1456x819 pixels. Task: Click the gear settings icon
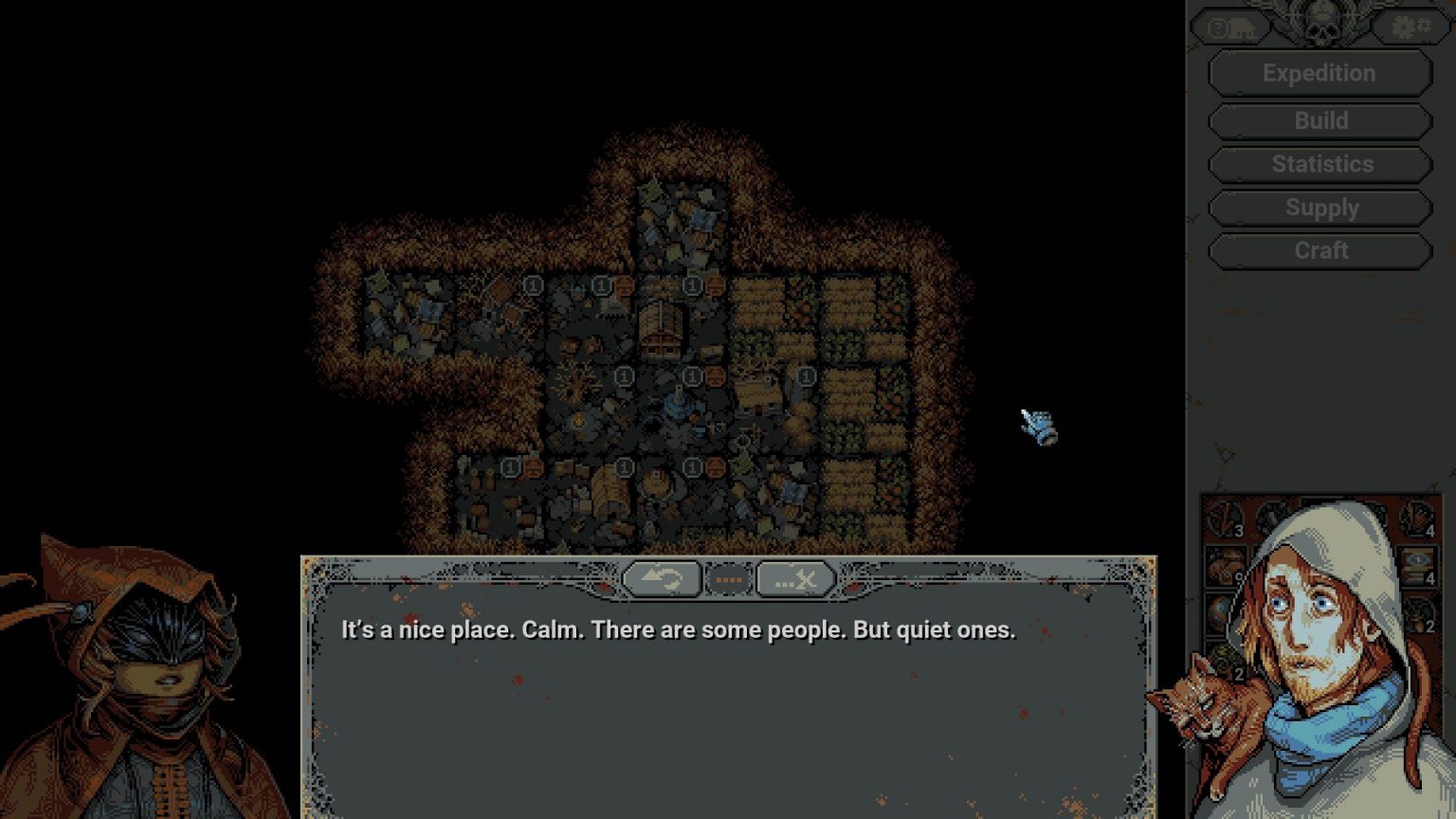[x=1410, y=27]
